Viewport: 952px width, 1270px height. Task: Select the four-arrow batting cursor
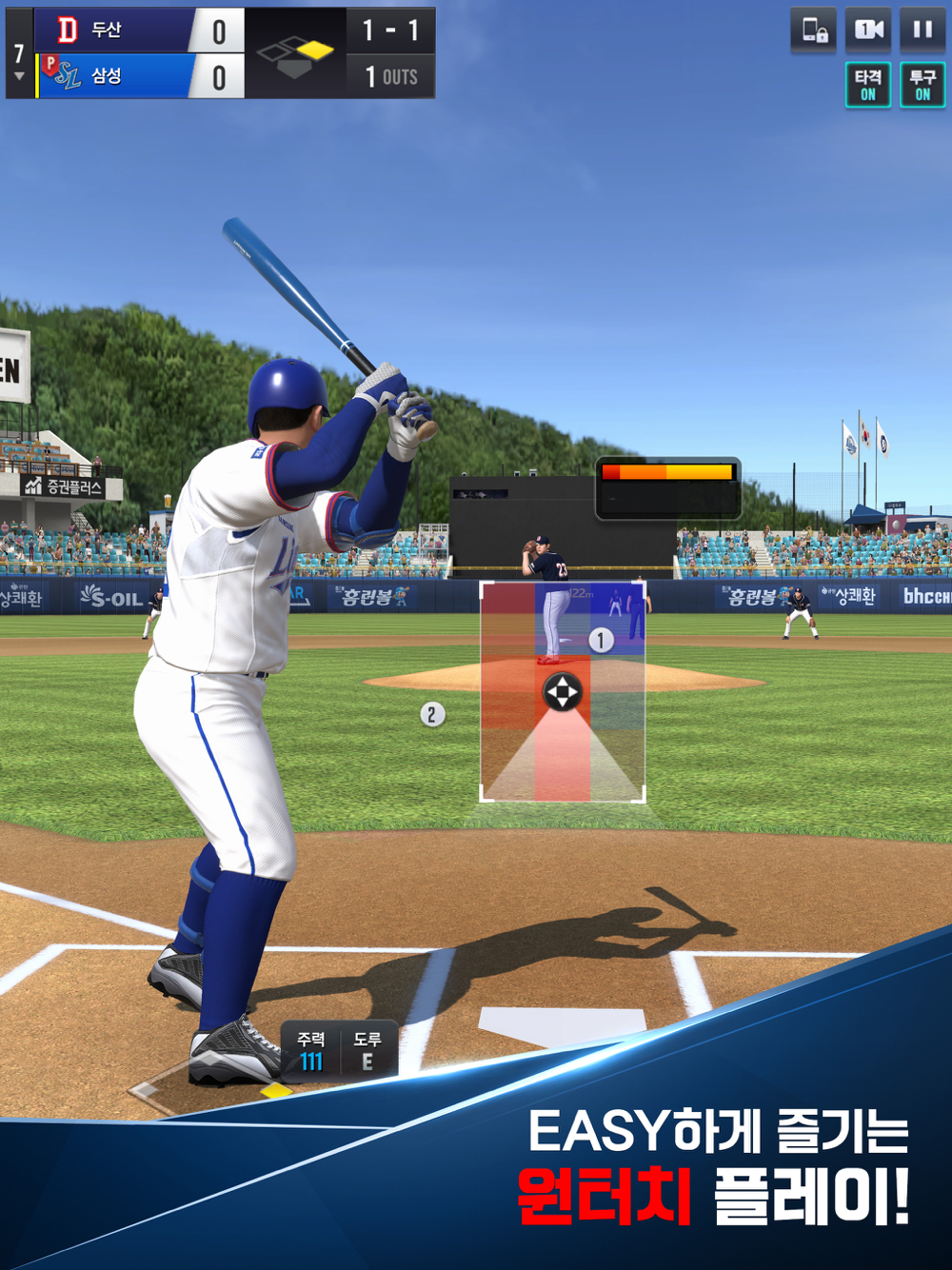pyautogui.click(x=562, y=692)
